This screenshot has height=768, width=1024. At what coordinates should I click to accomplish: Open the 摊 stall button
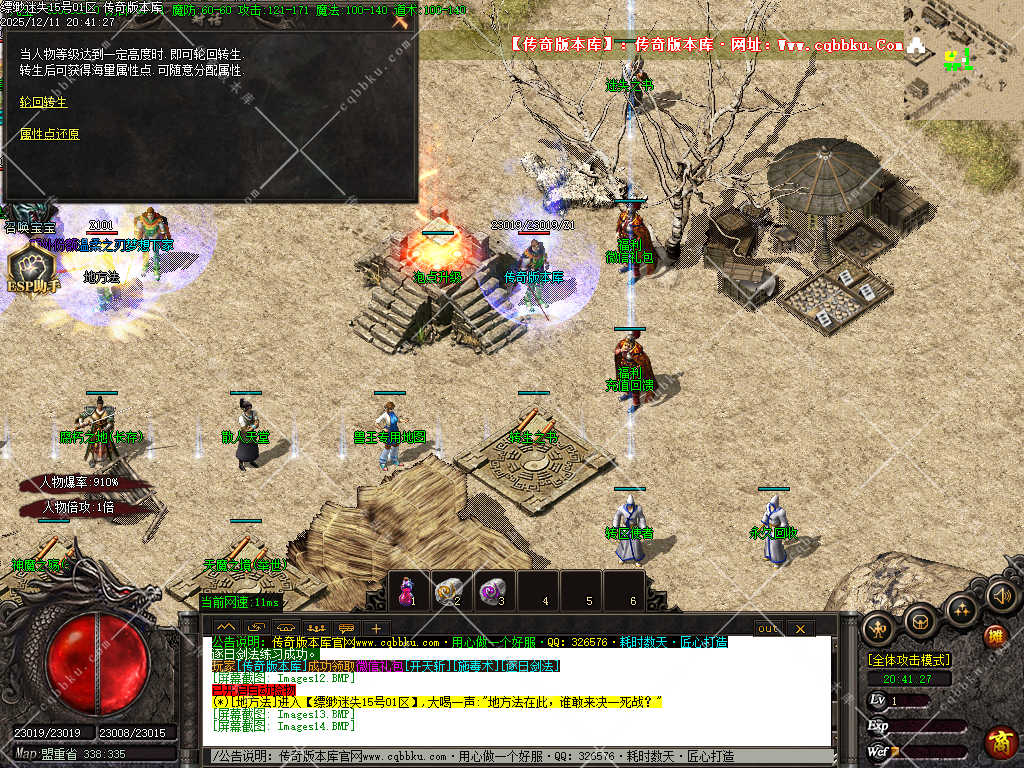coord(995,636)
